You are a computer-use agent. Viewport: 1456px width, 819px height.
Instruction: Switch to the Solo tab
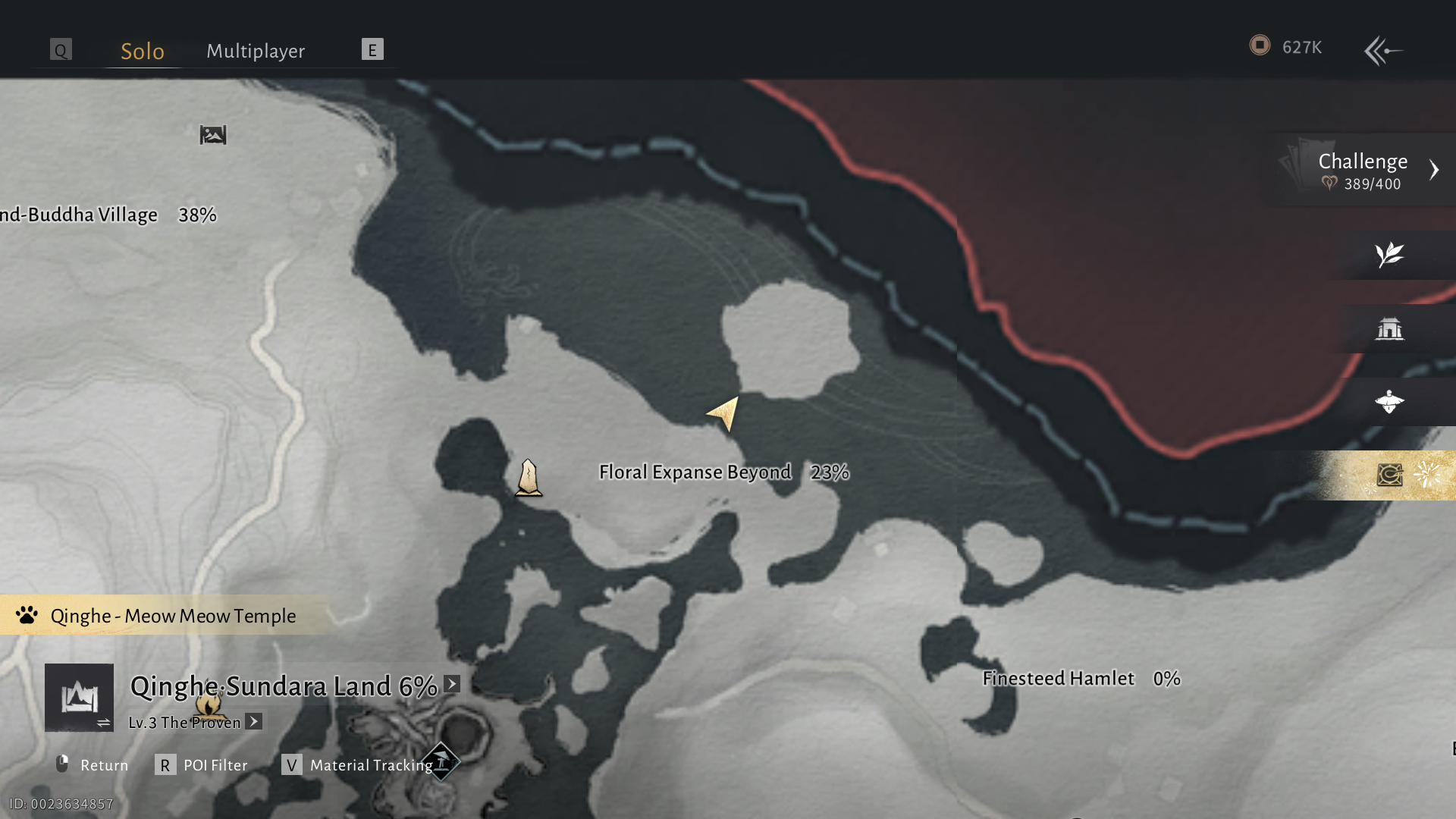pyautogui.click(x=143, y=51)
